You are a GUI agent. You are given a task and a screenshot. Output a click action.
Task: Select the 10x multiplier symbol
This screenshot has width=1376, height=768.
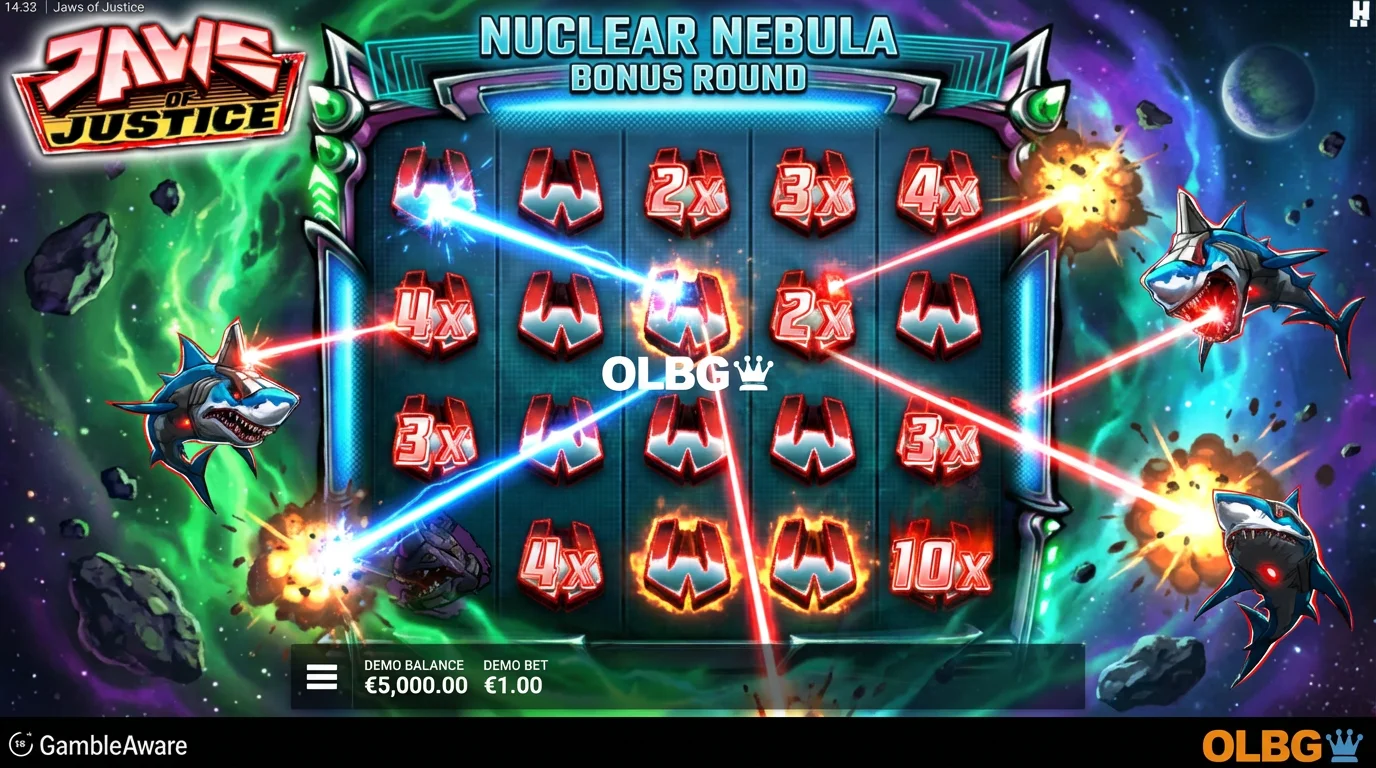[939, 565]
